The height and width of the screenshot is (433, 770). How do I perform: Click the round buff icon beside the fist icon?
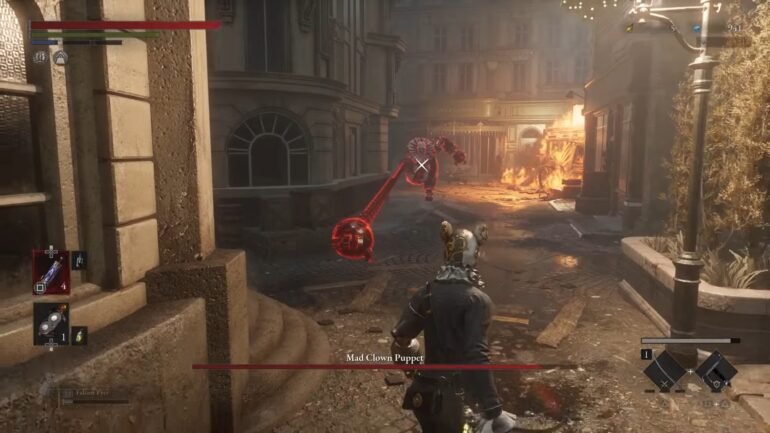(x=61, y=57)
